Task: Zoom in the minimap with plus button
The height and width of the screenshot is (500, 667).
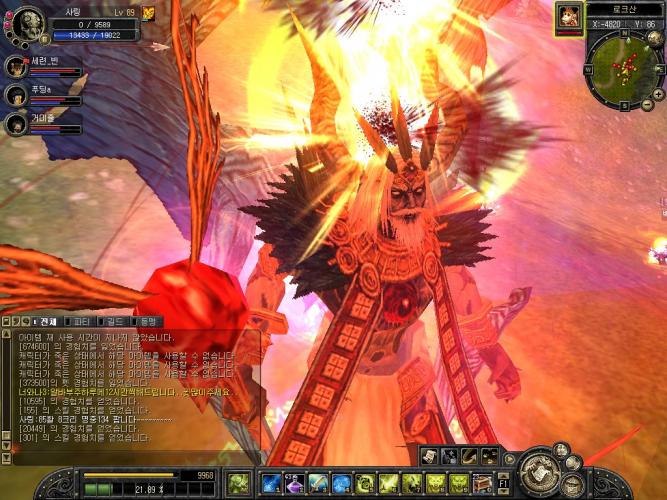Action: point(657,92)
